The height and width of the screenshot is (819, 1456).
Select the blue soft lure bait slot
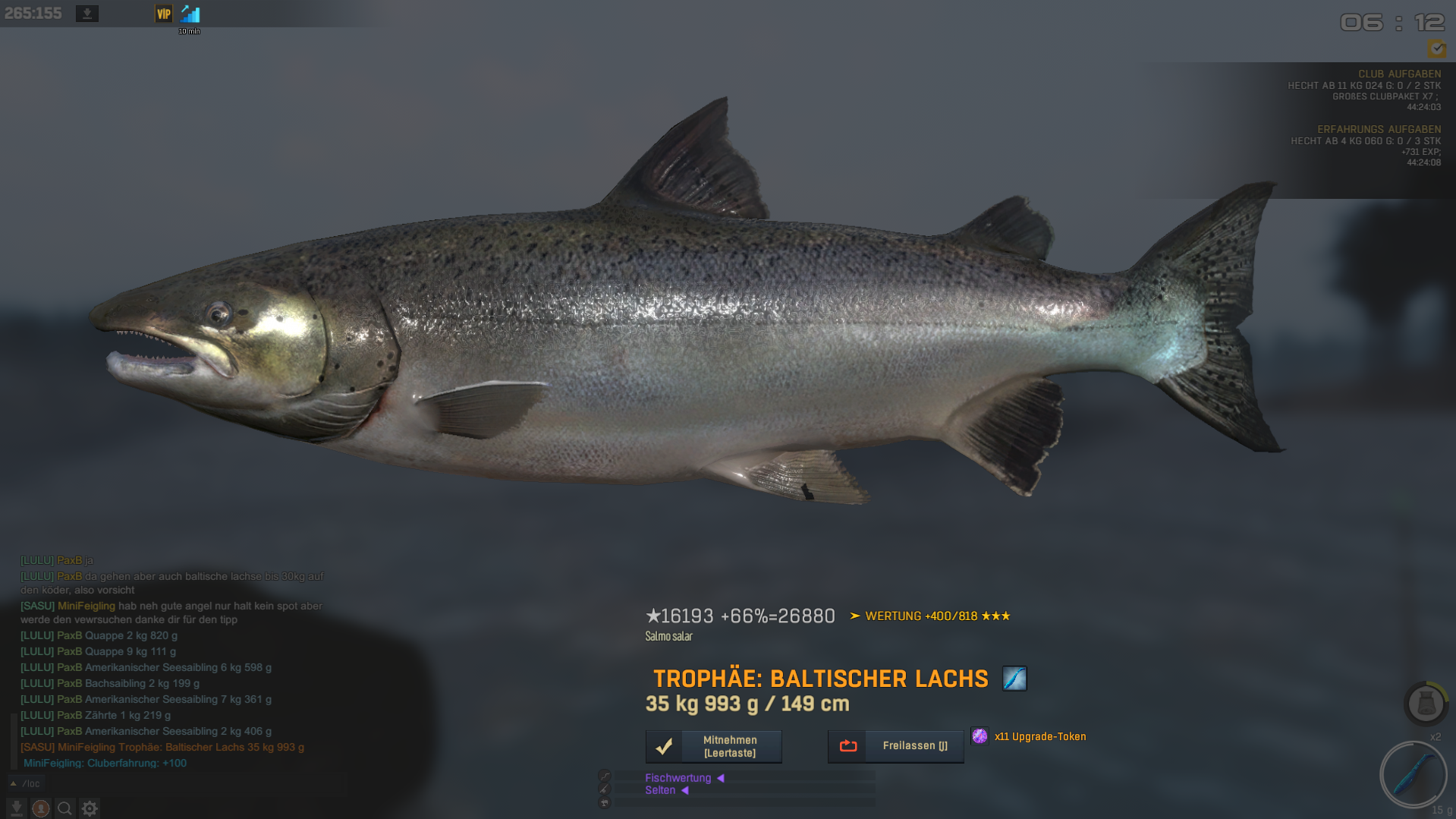pos(1413,775)
